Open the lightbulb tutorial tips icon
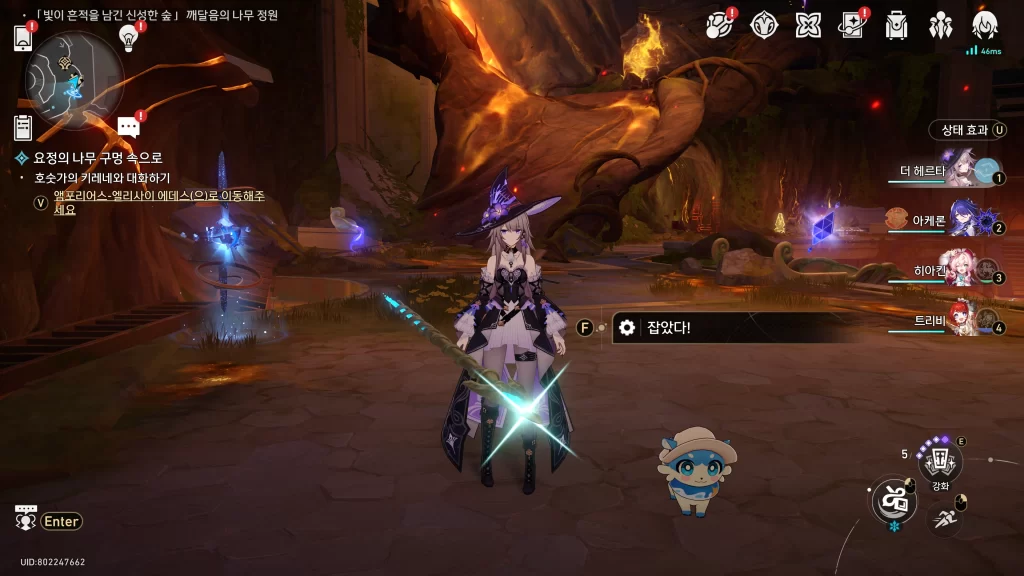The width and height of the screenshot is (1024, 576). coord(128,37)
